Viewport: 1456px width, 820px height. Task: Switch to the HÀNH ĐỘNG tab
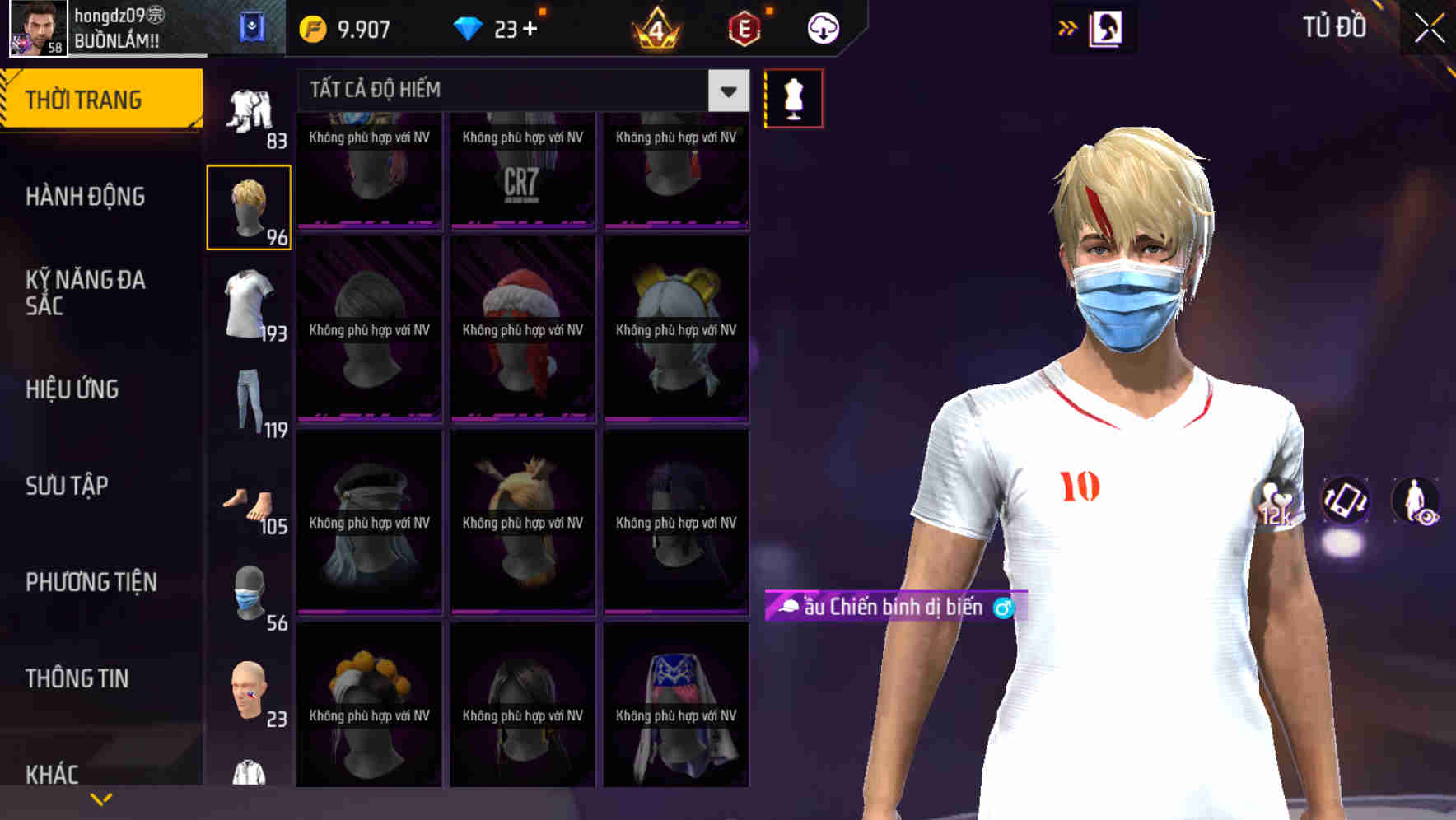(x=85, y=197)
